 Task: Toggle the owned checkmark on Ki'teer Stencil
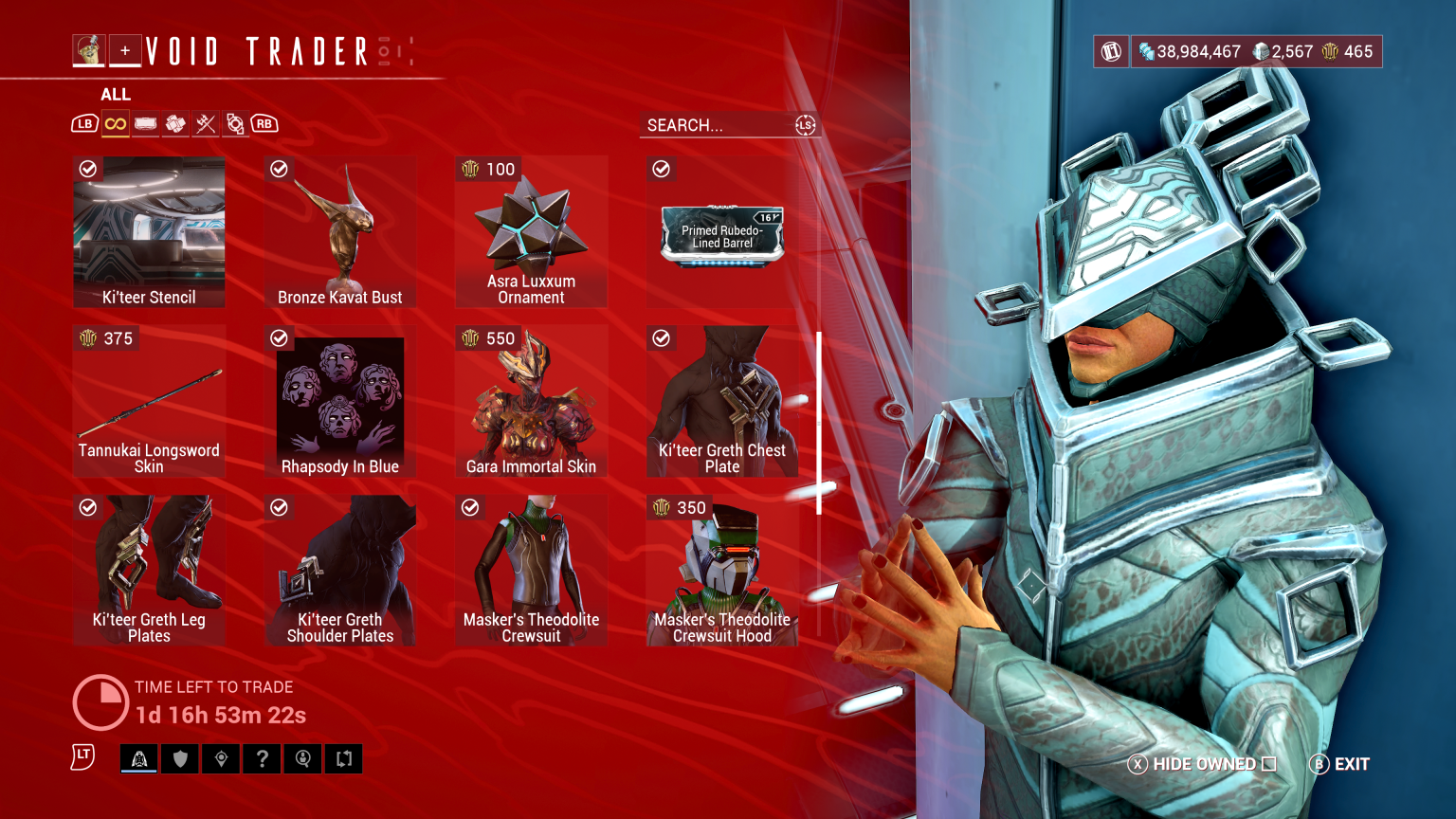click(x=87, y=170)
